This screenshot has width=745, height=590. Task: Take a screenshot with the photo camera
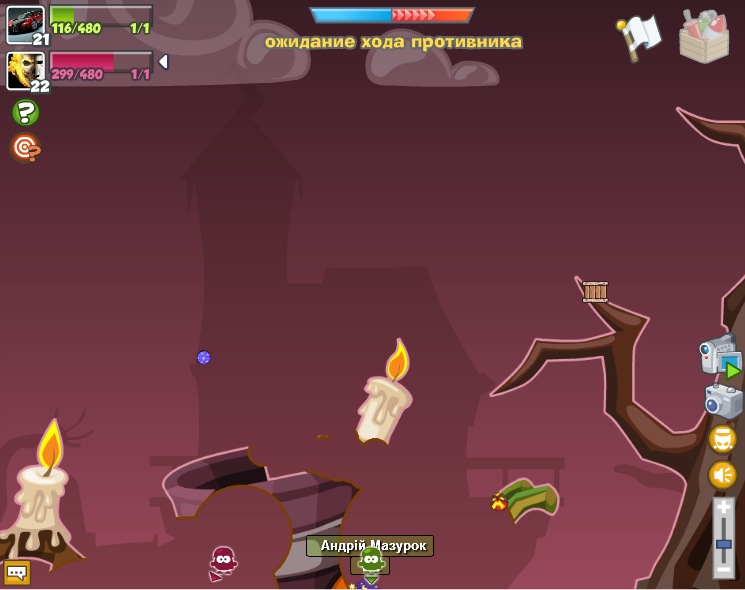click(722, 401)
